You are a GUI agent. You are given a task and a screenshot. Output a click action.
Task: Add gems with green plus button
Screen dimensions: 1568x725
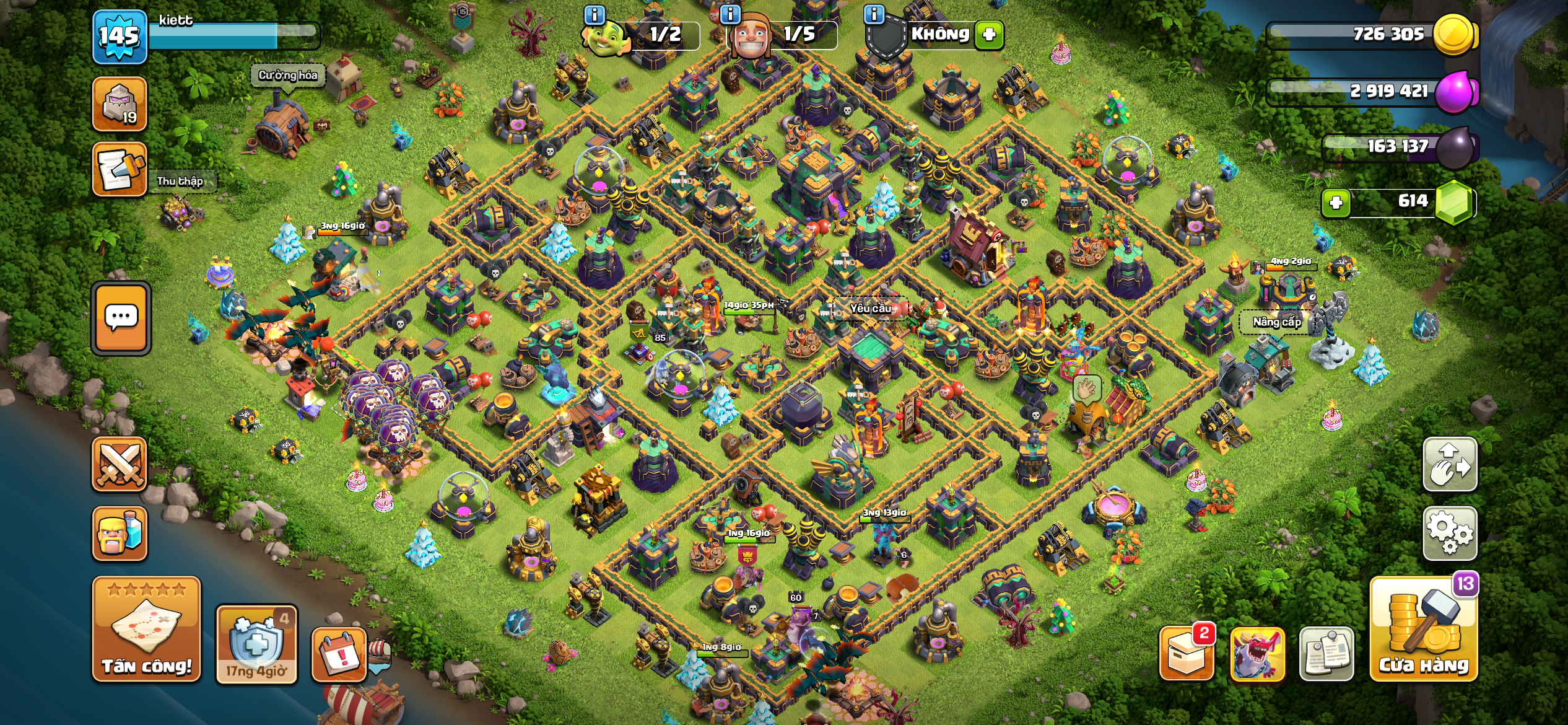(x=1336, y=203)
